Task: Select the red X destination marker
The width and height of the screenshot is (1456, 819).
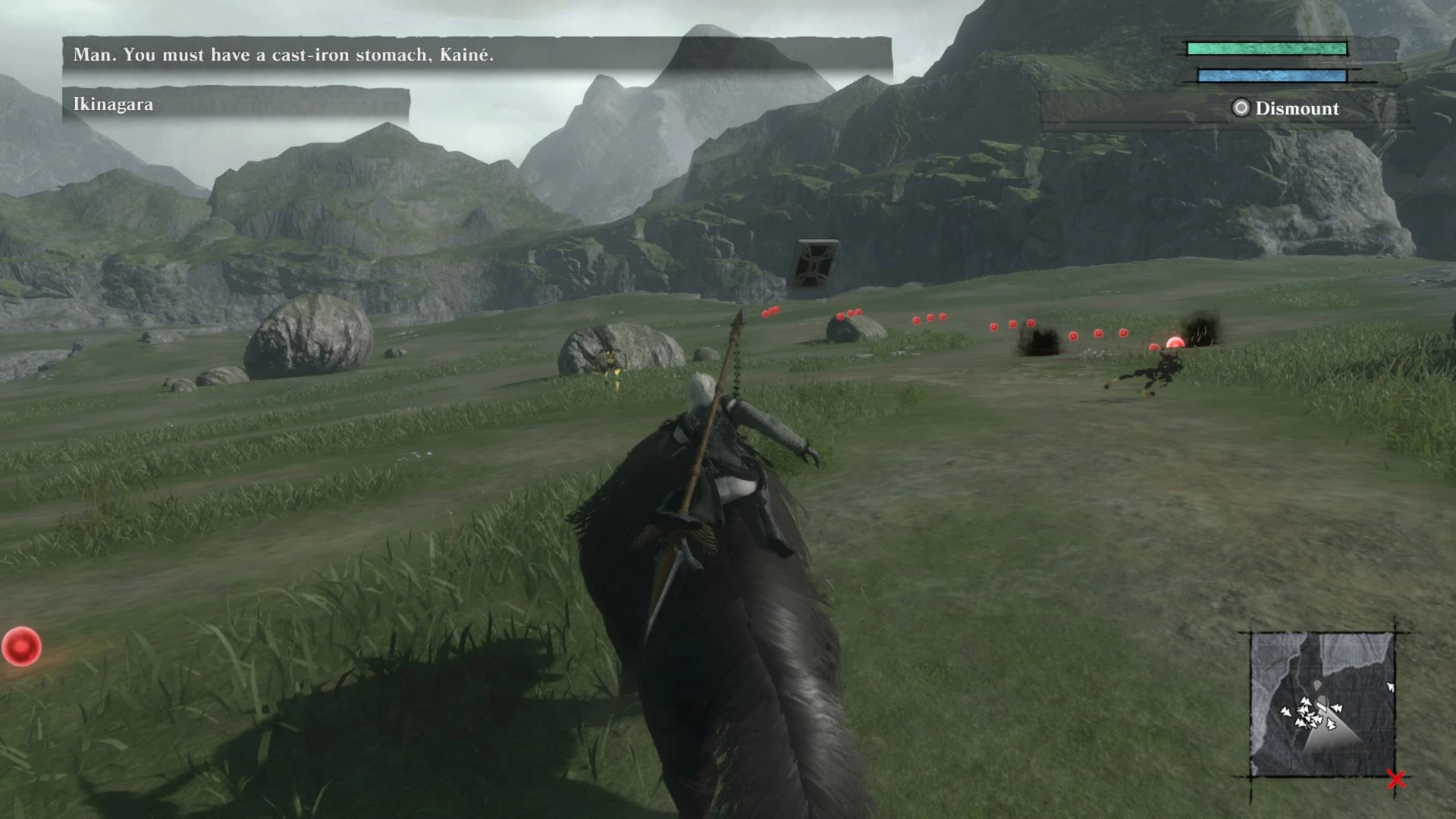Action: pos(1396,779)
